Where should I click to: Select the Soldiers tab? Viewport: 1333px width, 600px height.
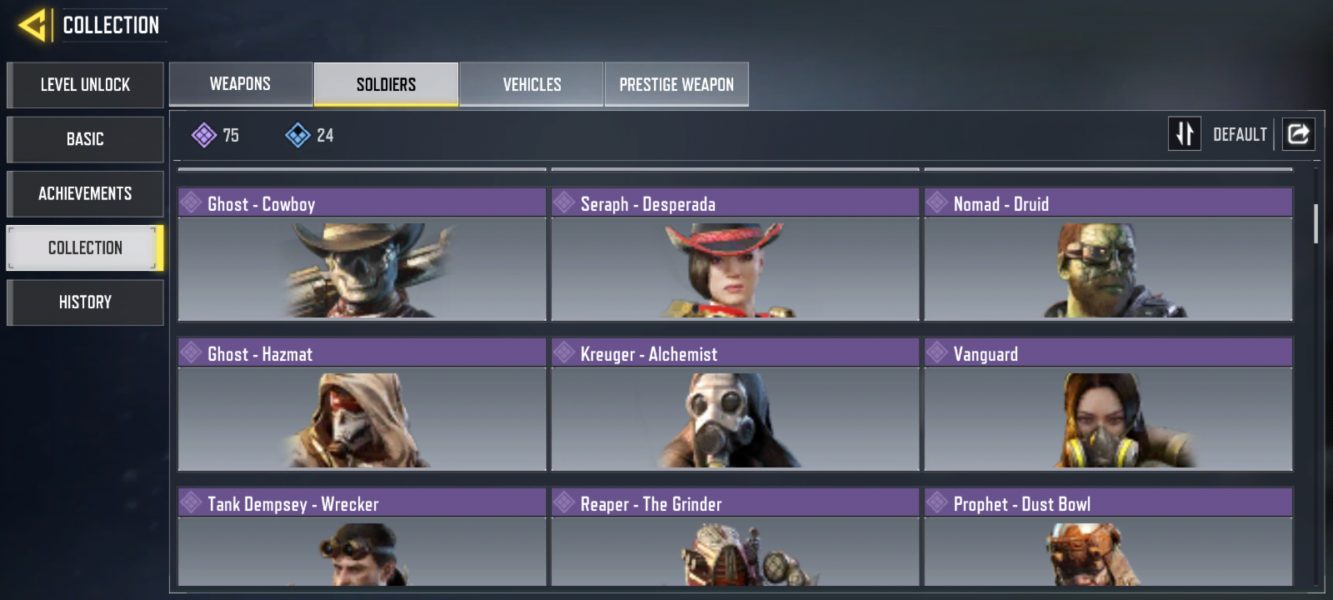click(386, 84)
